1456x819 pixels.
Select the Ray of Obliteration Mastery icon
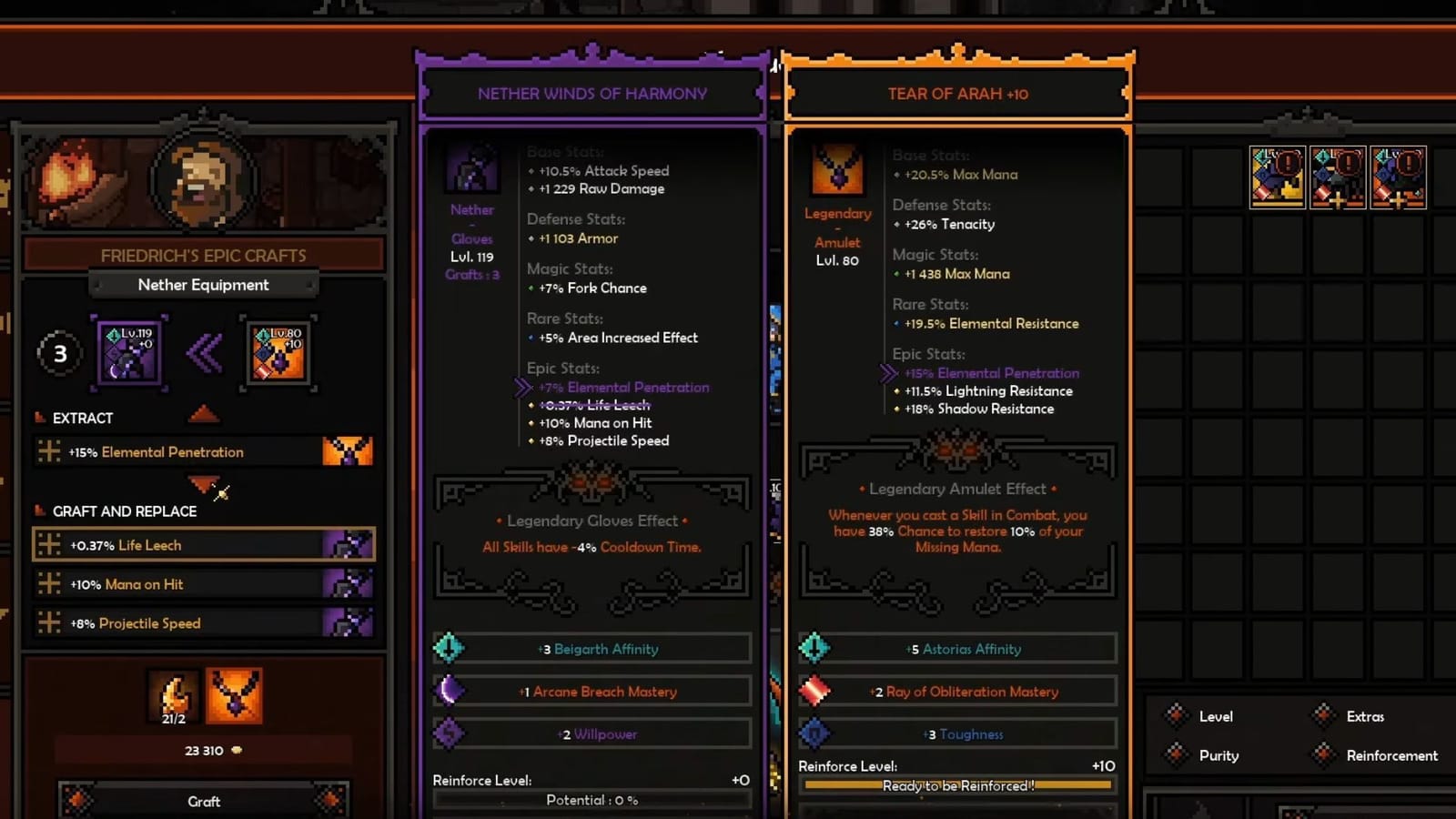pos(814,691)
